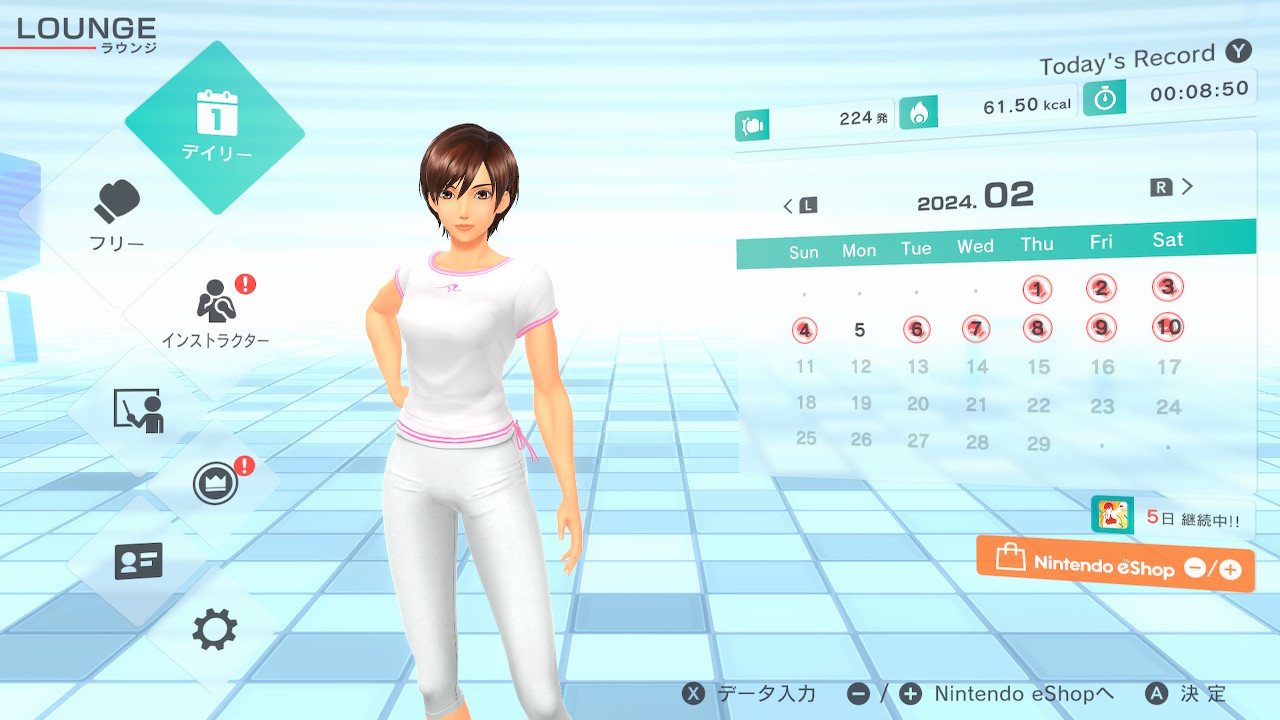Image resolution: width=1280 pixels, height=720 pixels.
Task: Select the Free (フリー) boxing glove menu
Action: [118, 215]
